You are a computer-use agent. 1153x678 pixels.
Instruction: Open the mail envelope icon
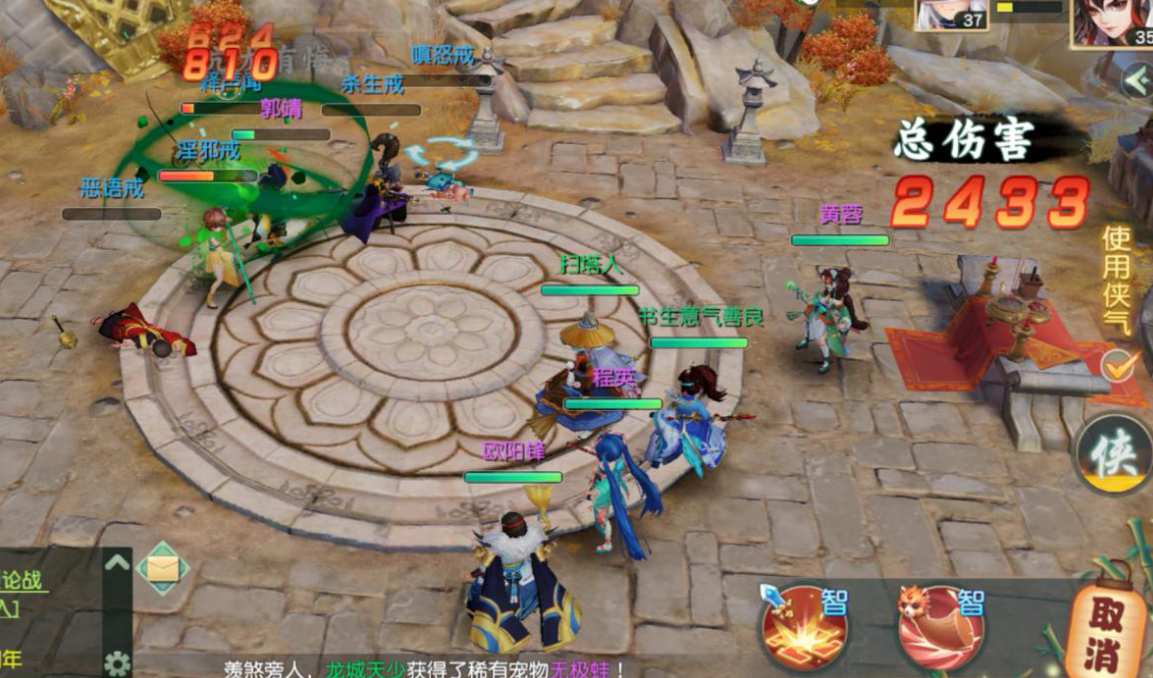point(162,569)
